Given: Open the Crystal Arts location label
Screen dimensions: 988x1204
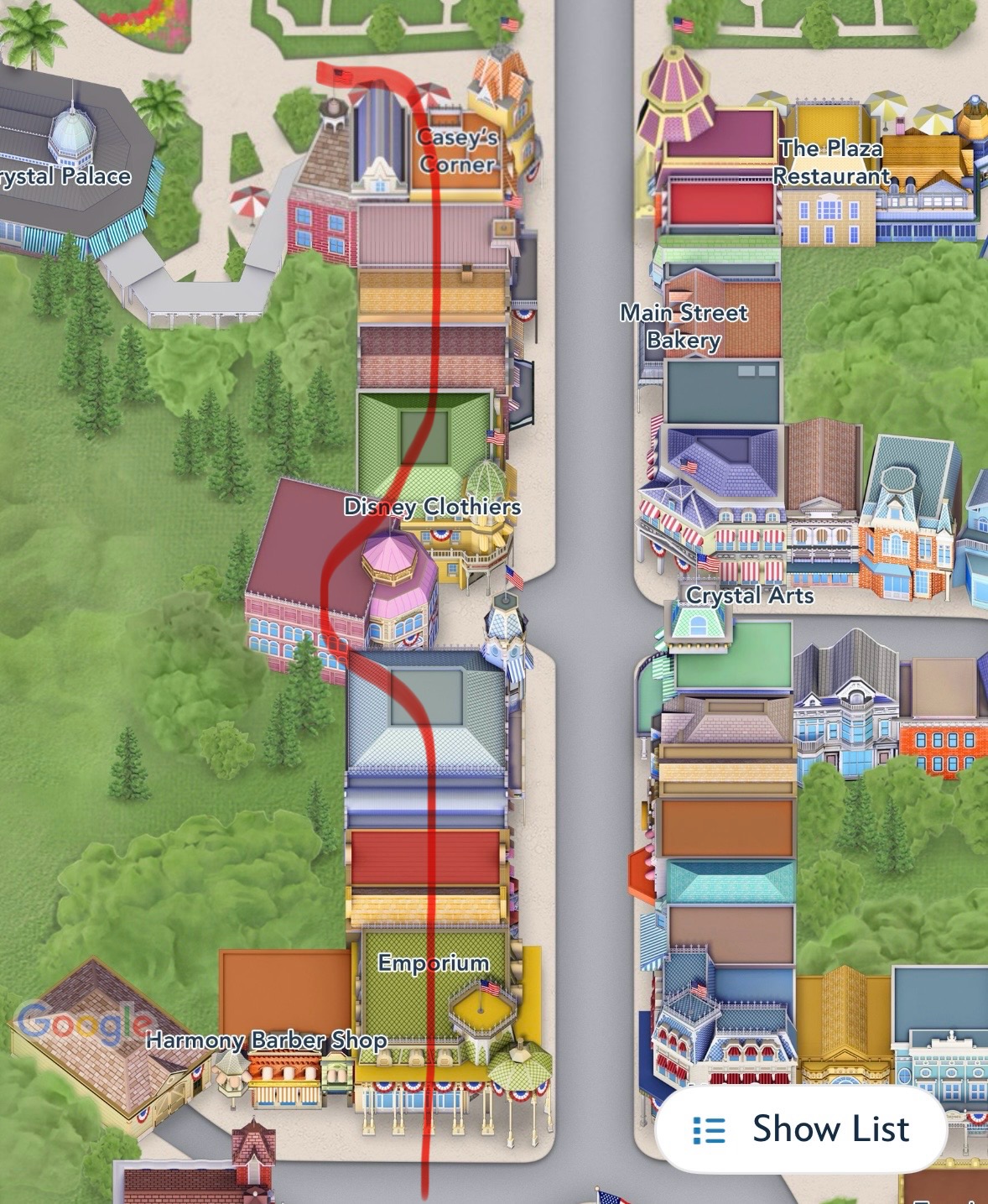Looking at the screenshot, I should pos(750,596).
